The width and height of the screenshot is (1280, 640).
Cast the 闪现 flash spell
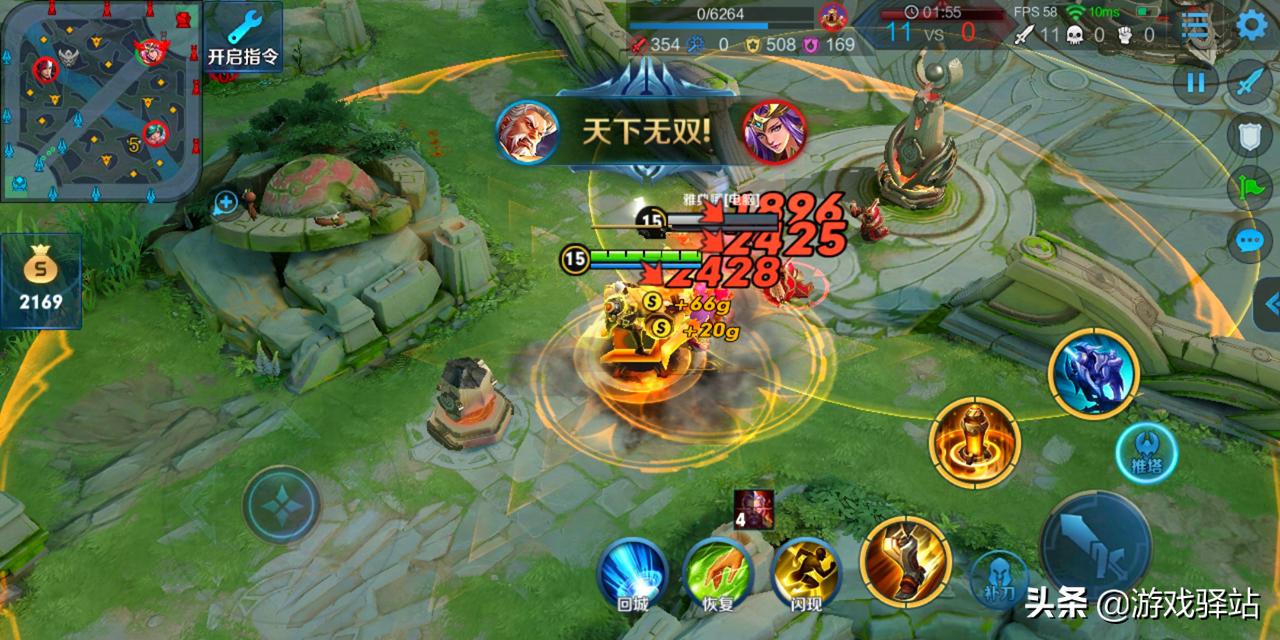pos(805,571)
